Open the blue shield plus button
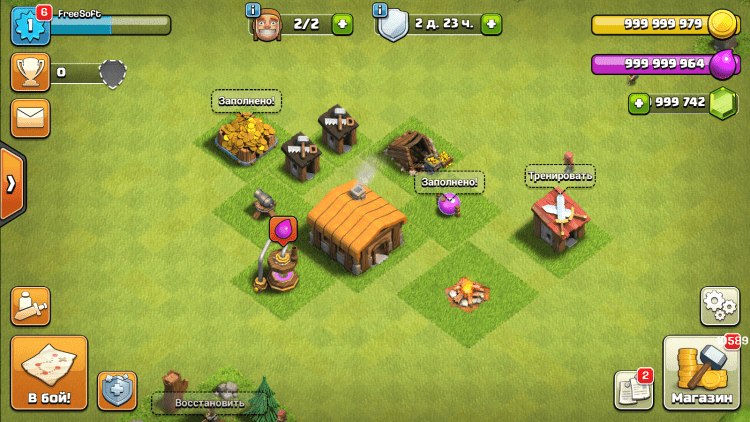Image resolution: width=750 pixels, height=422 pixels. pyautogui.click(x=117, y=390)
